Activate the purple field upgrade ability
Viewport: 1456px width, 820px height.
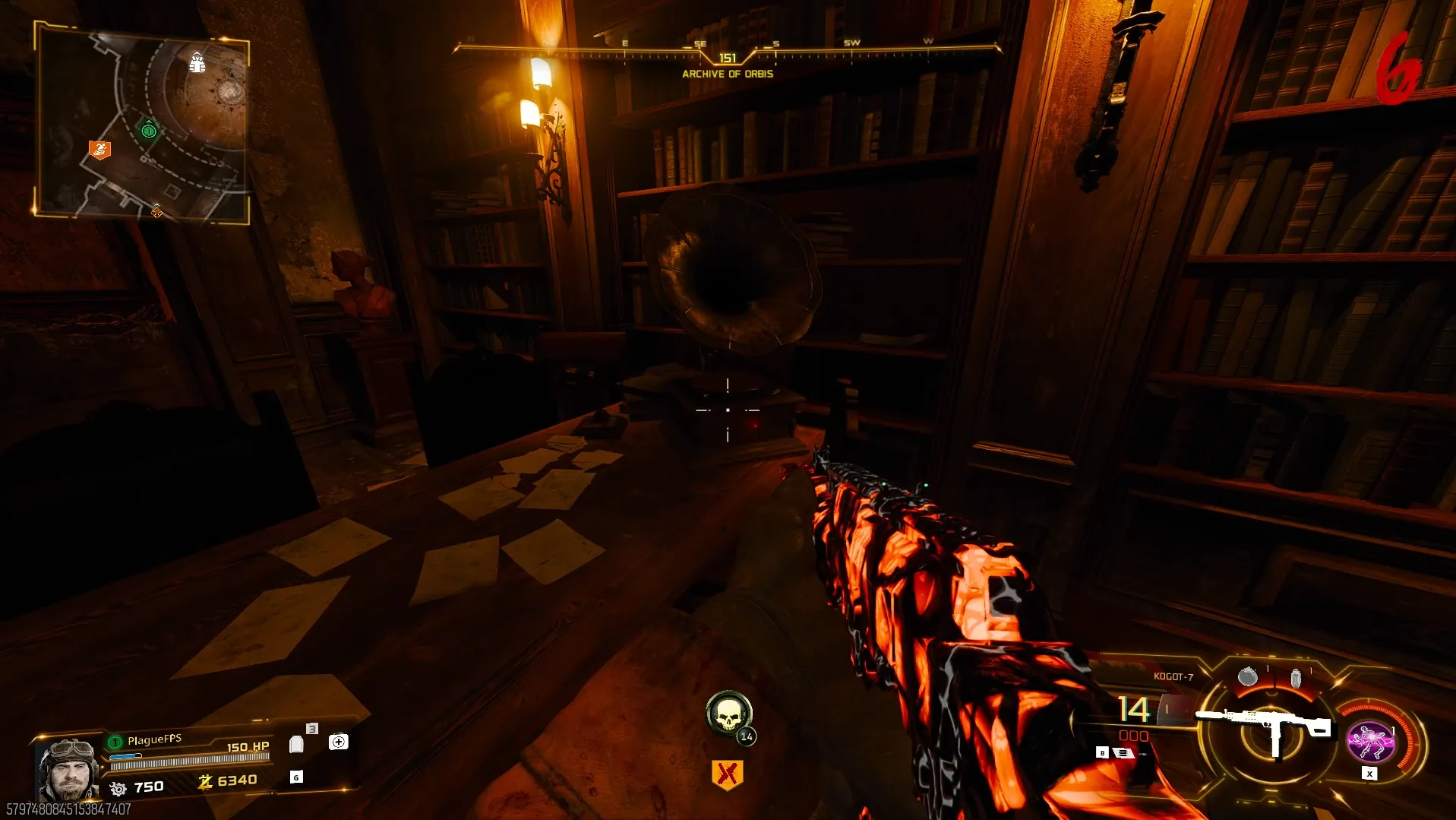(1370, 741)
